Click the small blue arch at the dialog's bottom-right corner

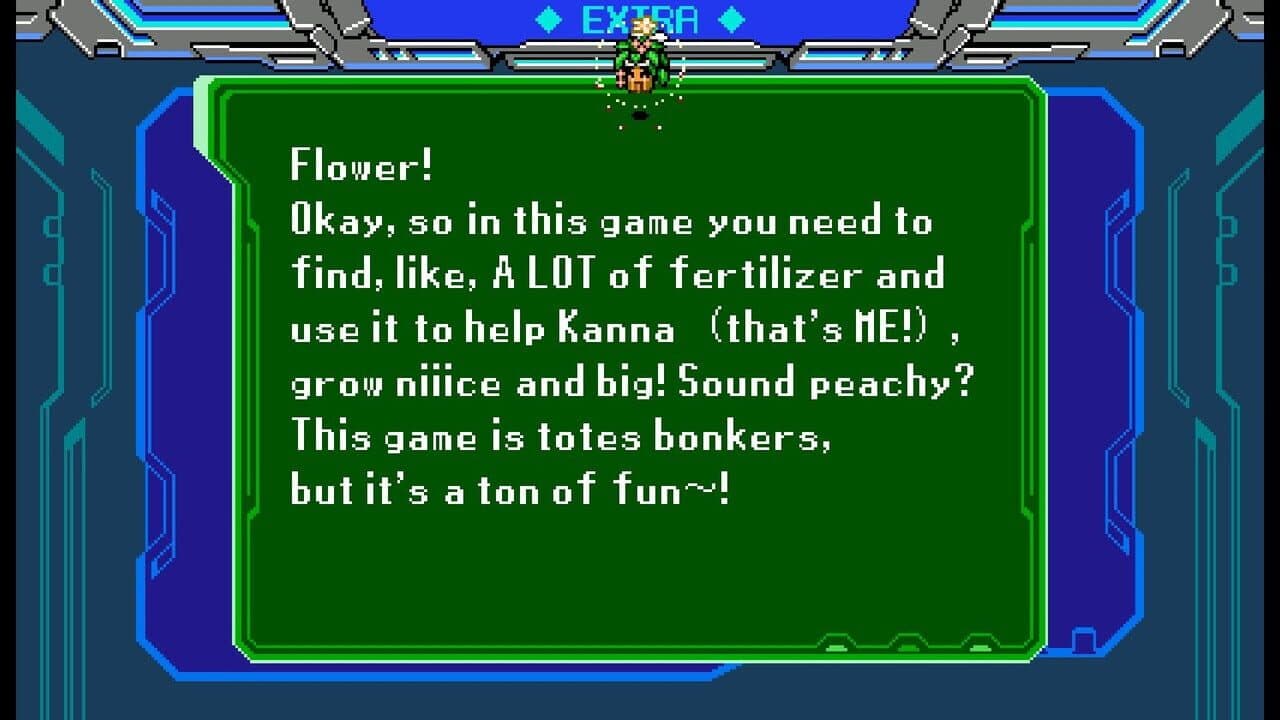tap(1086, 637)
